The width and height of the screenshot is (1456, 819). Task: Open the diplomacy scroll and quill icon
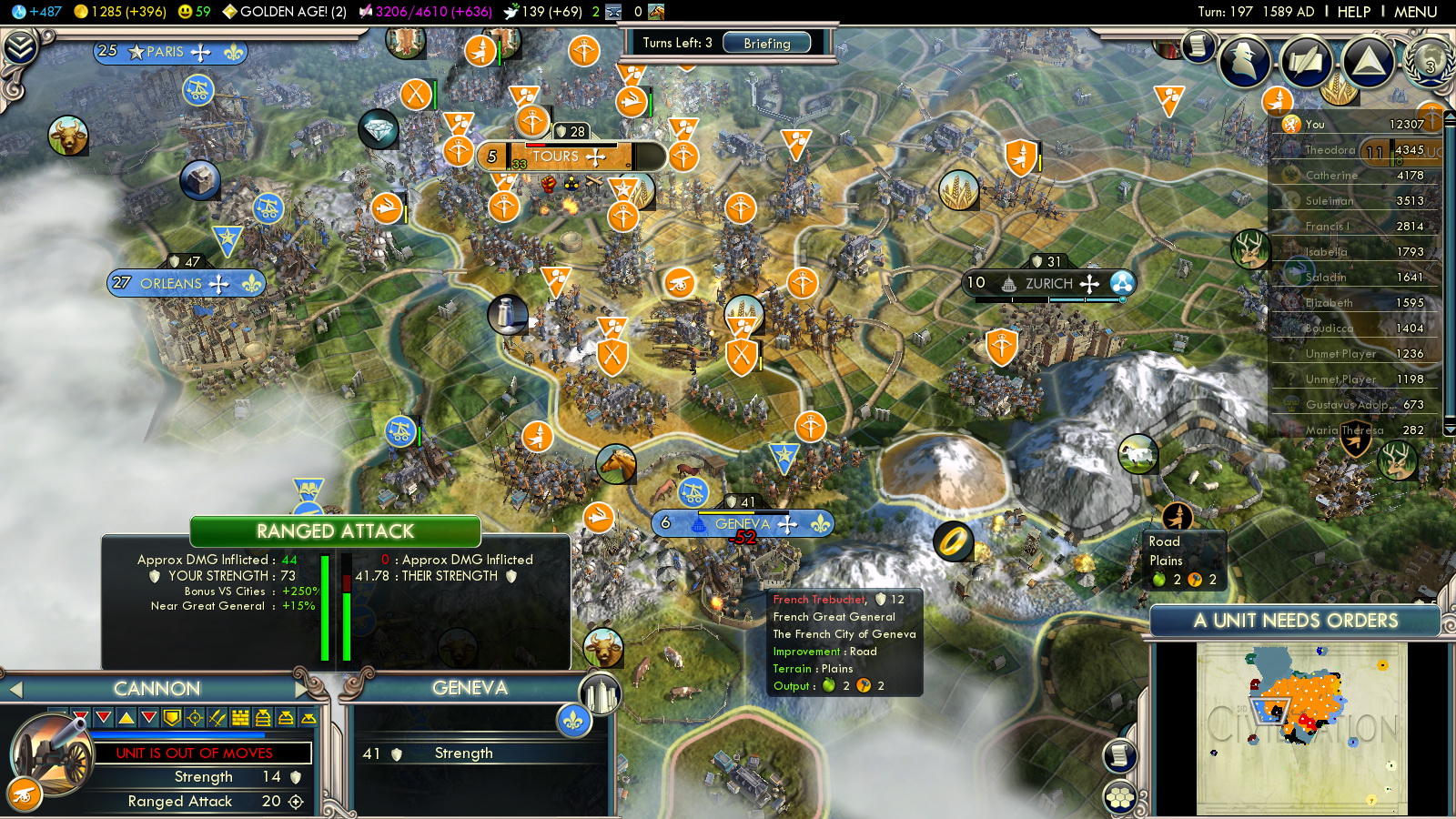(1306, 60)
